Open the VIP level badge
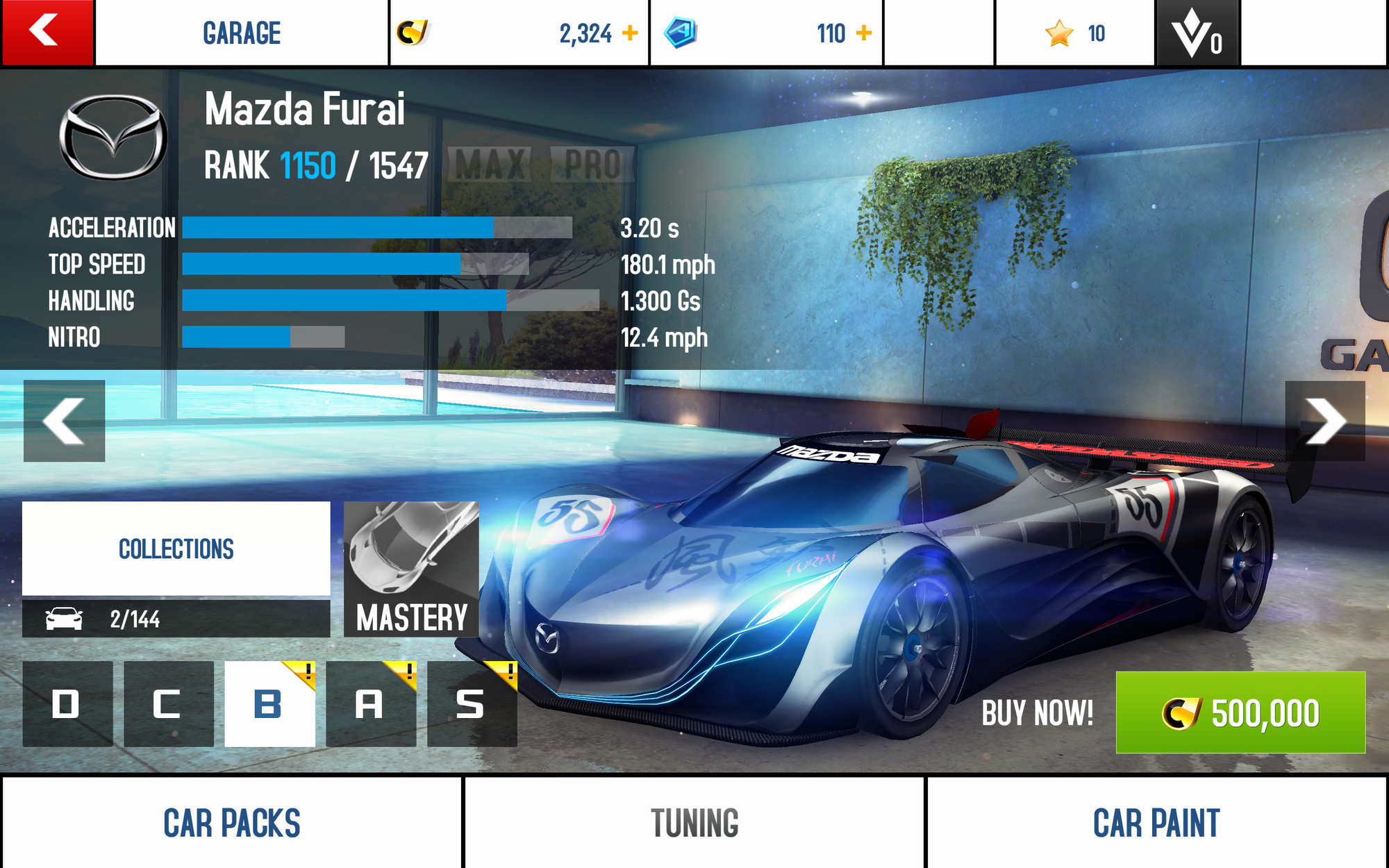The height and width of the screenshot is (868, 1389). (1197, 33)
